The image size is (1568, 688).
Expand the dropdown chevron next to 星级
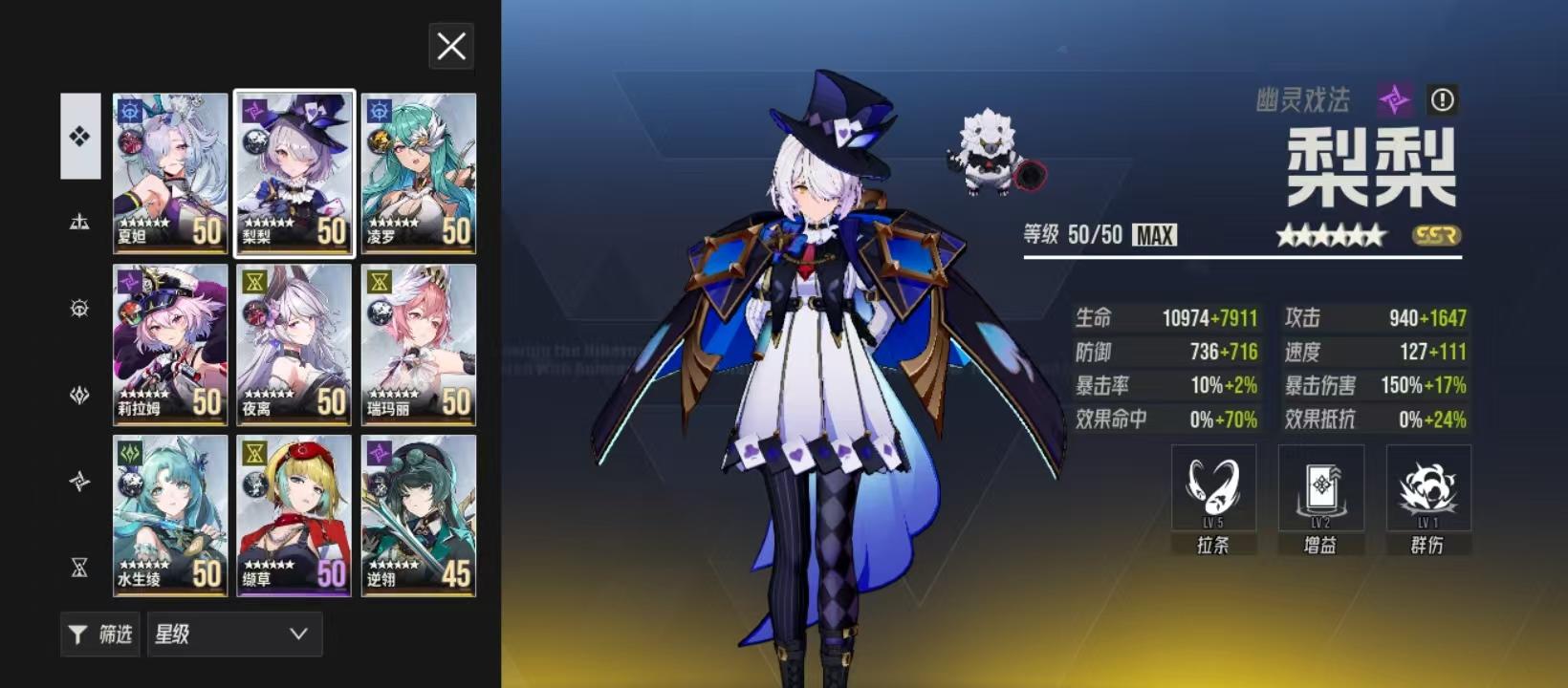(299, 634)
